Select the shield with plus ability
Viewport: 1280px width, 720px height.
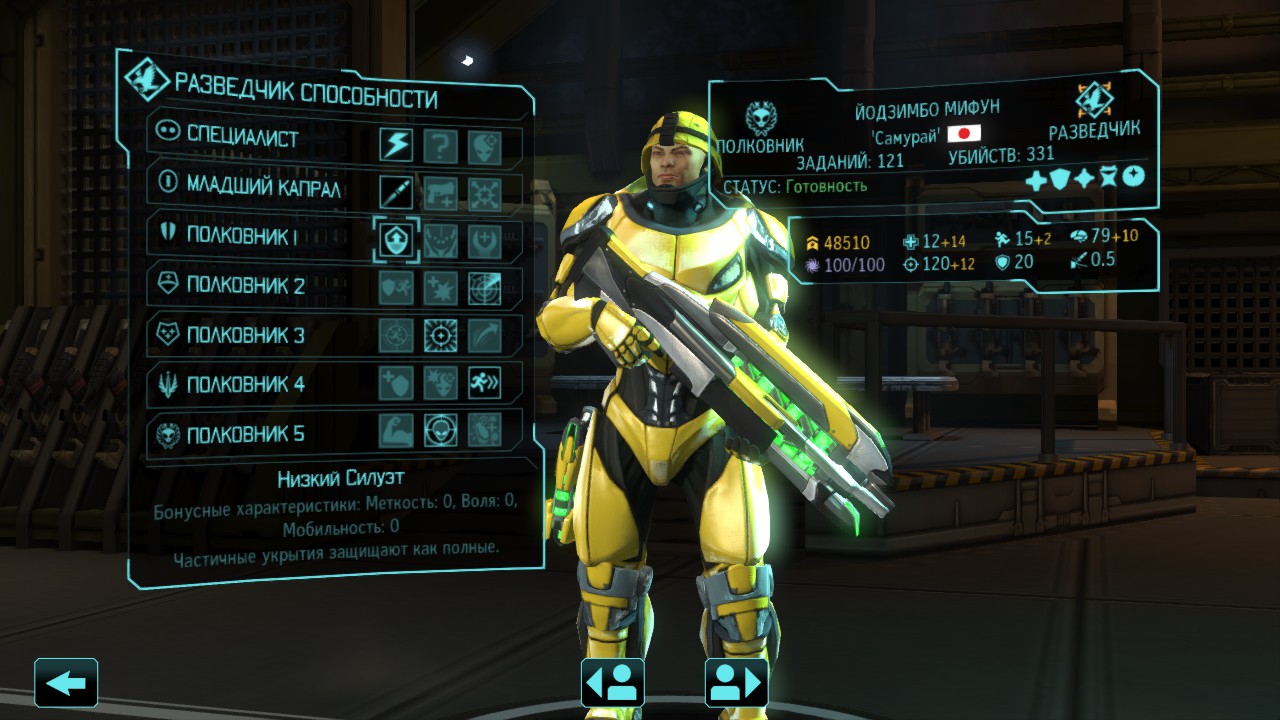tap(396, 383)
